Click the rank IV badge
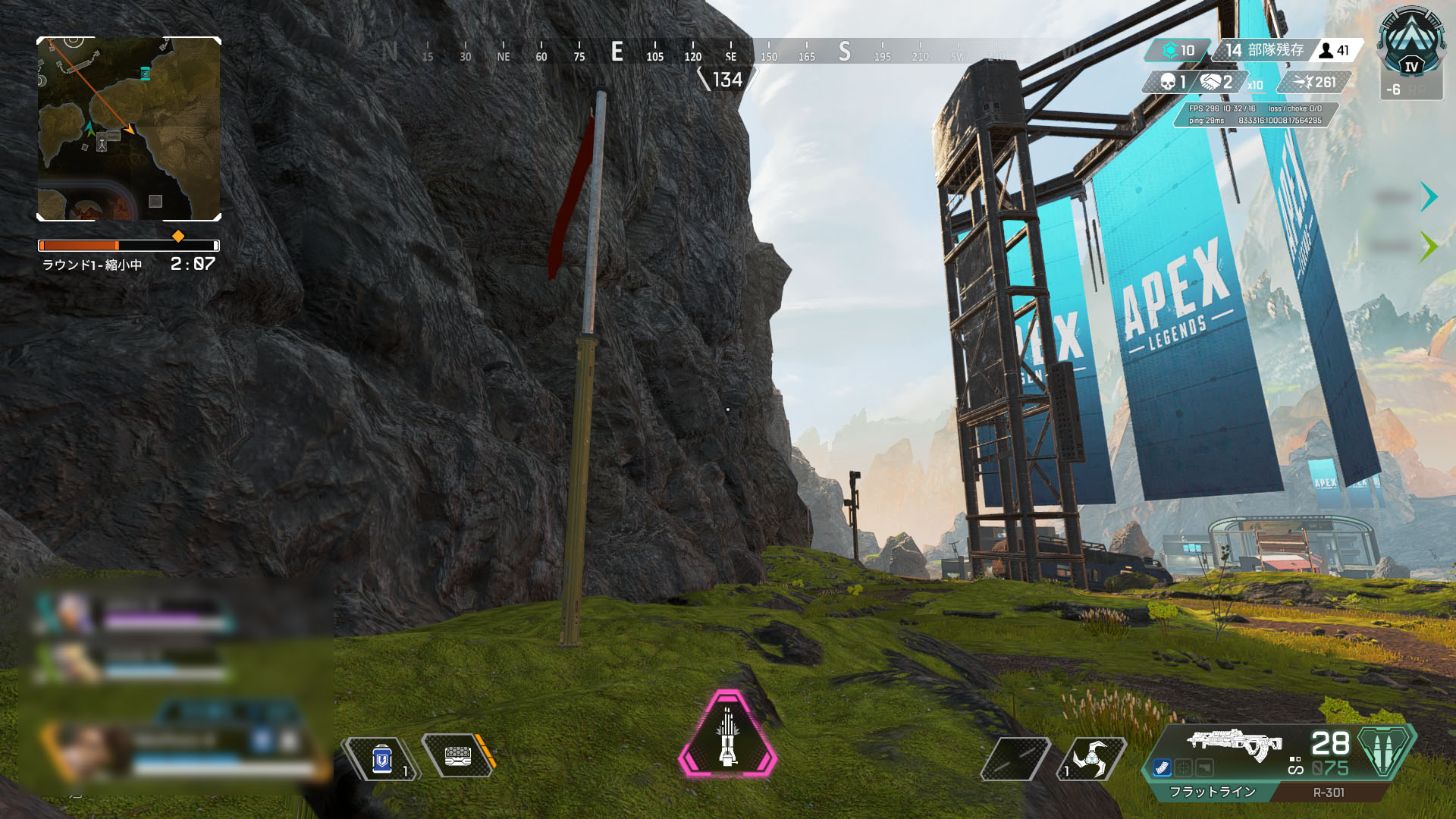Screen dimensions: 1456x819 click(x=1411, y=44)
